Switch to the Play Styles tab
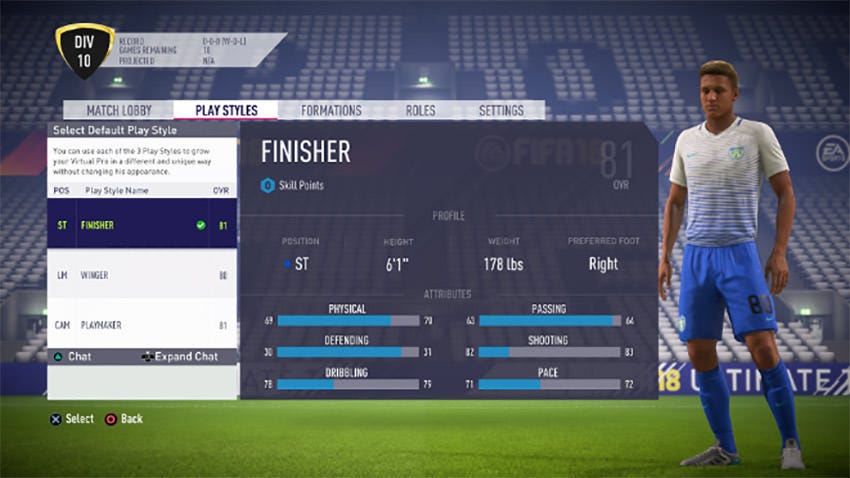Viewport: 850px width, 478px height. tap(225, 110)
